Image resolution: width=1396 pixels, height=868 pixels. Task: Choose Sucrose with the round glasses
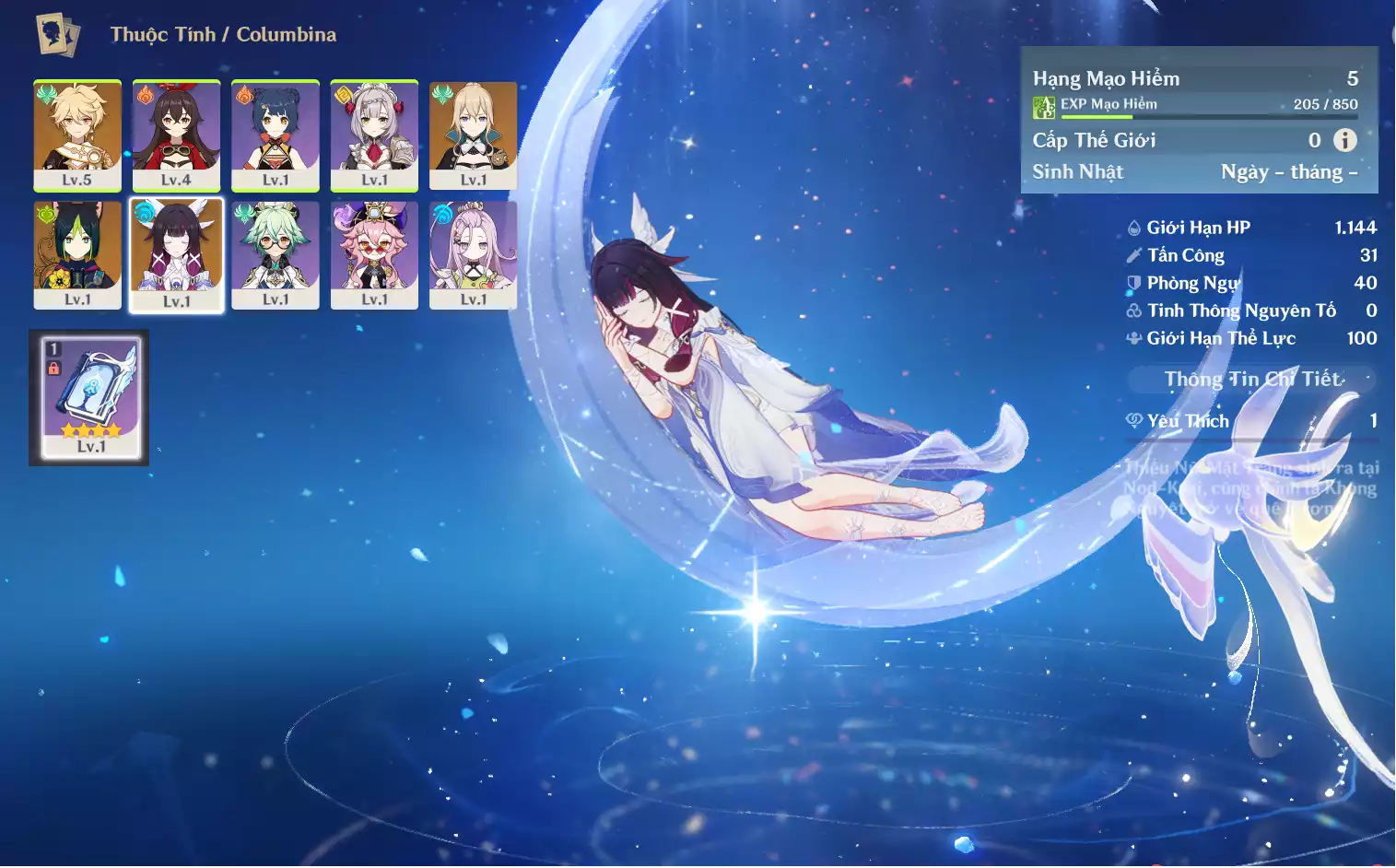tap(276, 254)
